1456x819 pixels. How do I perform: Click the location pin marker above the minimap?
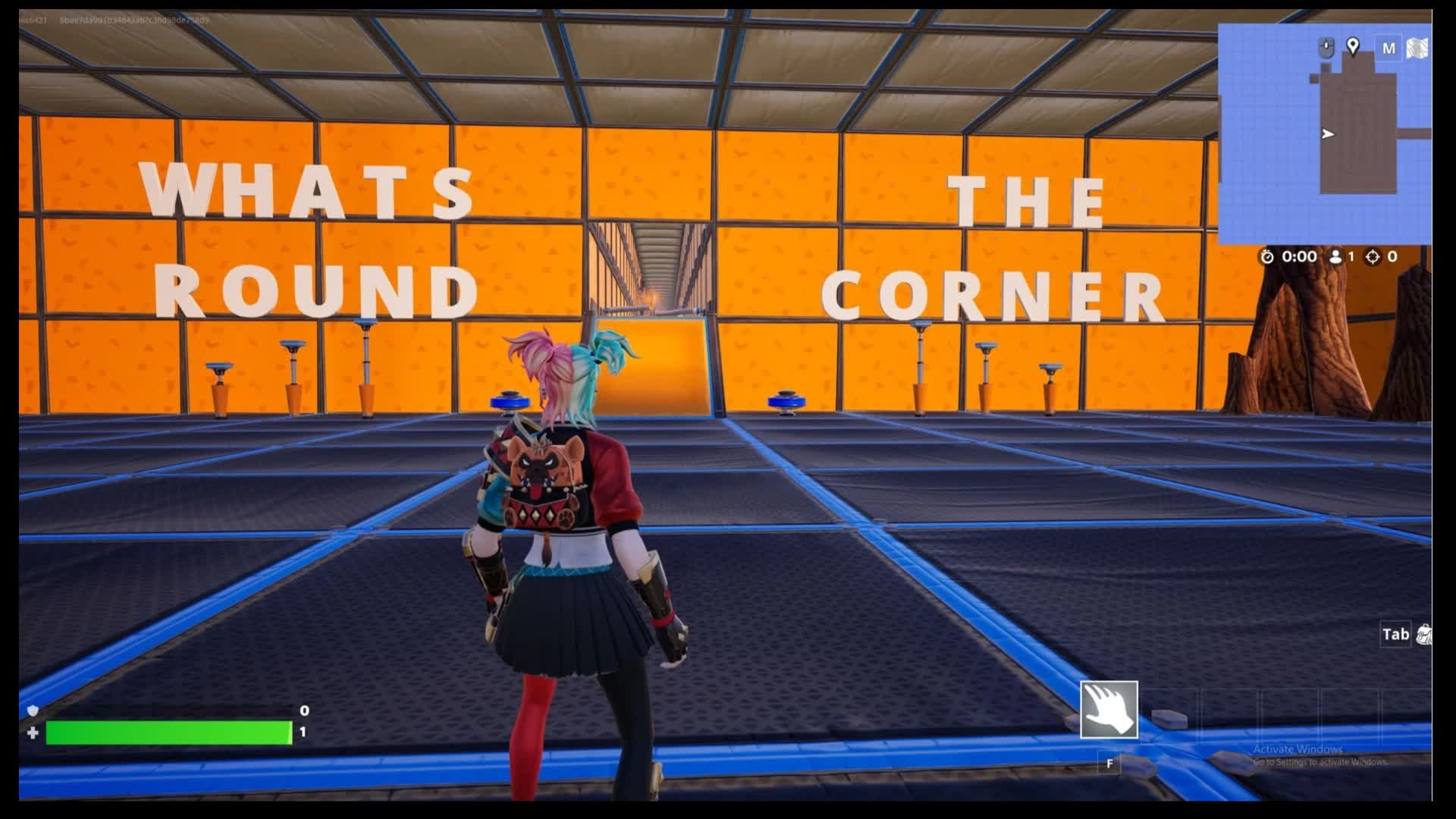pos(1353,47)
